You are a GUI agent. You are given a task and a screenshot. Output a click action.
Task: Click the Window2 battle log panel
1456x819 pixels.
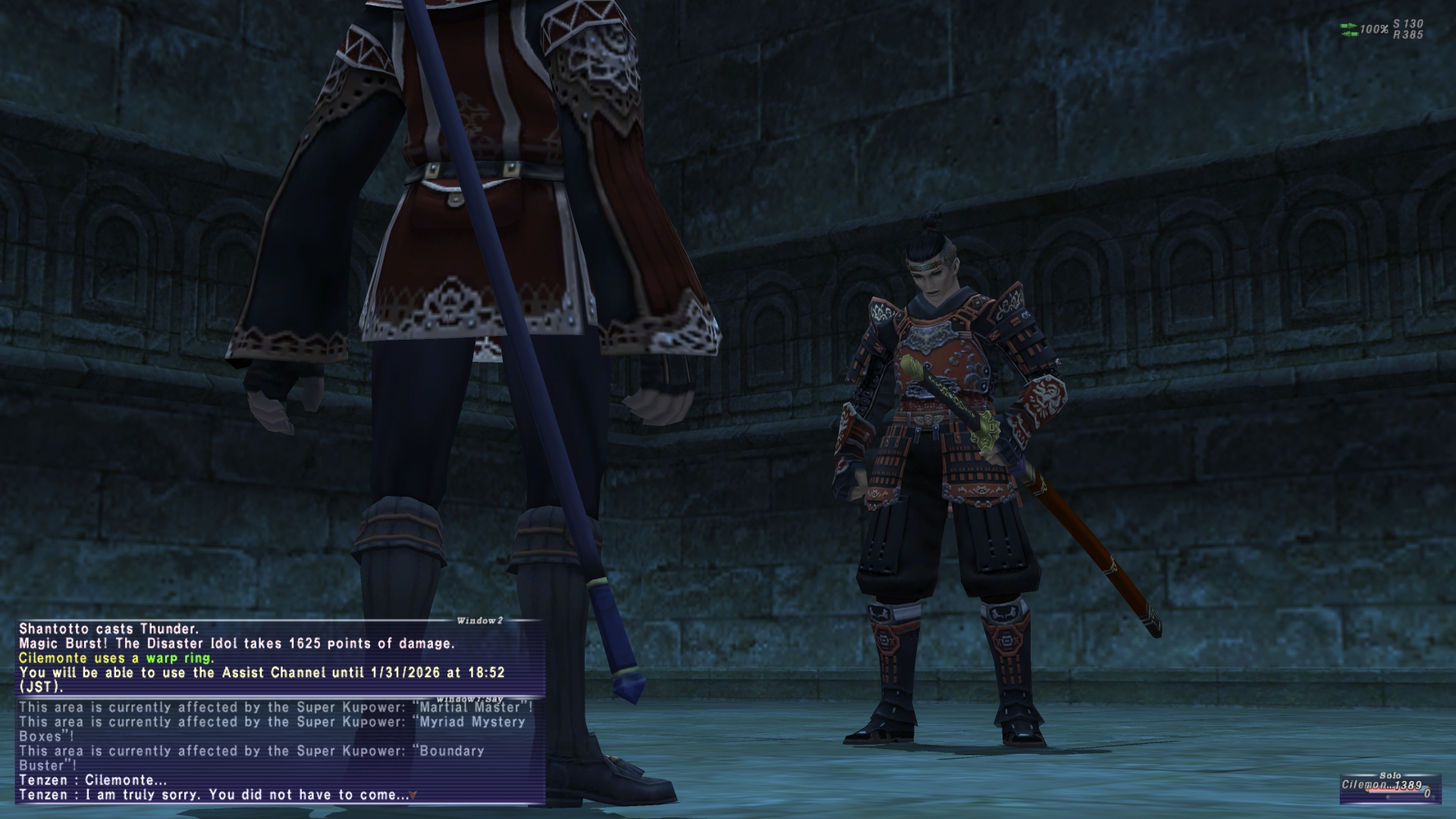click(279, 657)
